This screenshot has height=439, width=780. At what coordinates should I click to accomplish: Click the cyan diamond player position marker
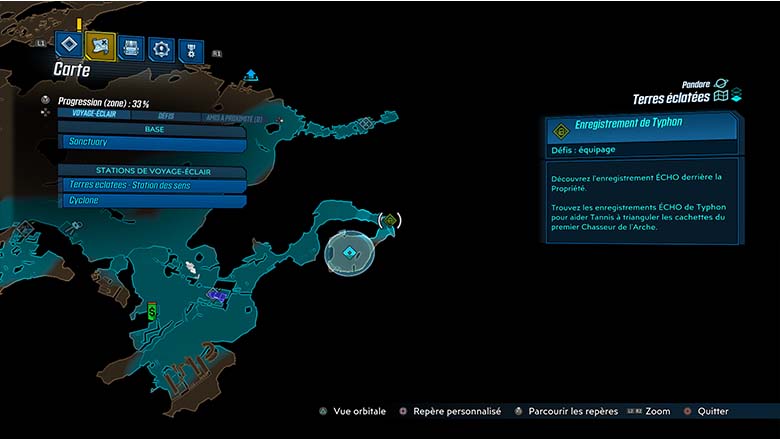tap(349, 253)
